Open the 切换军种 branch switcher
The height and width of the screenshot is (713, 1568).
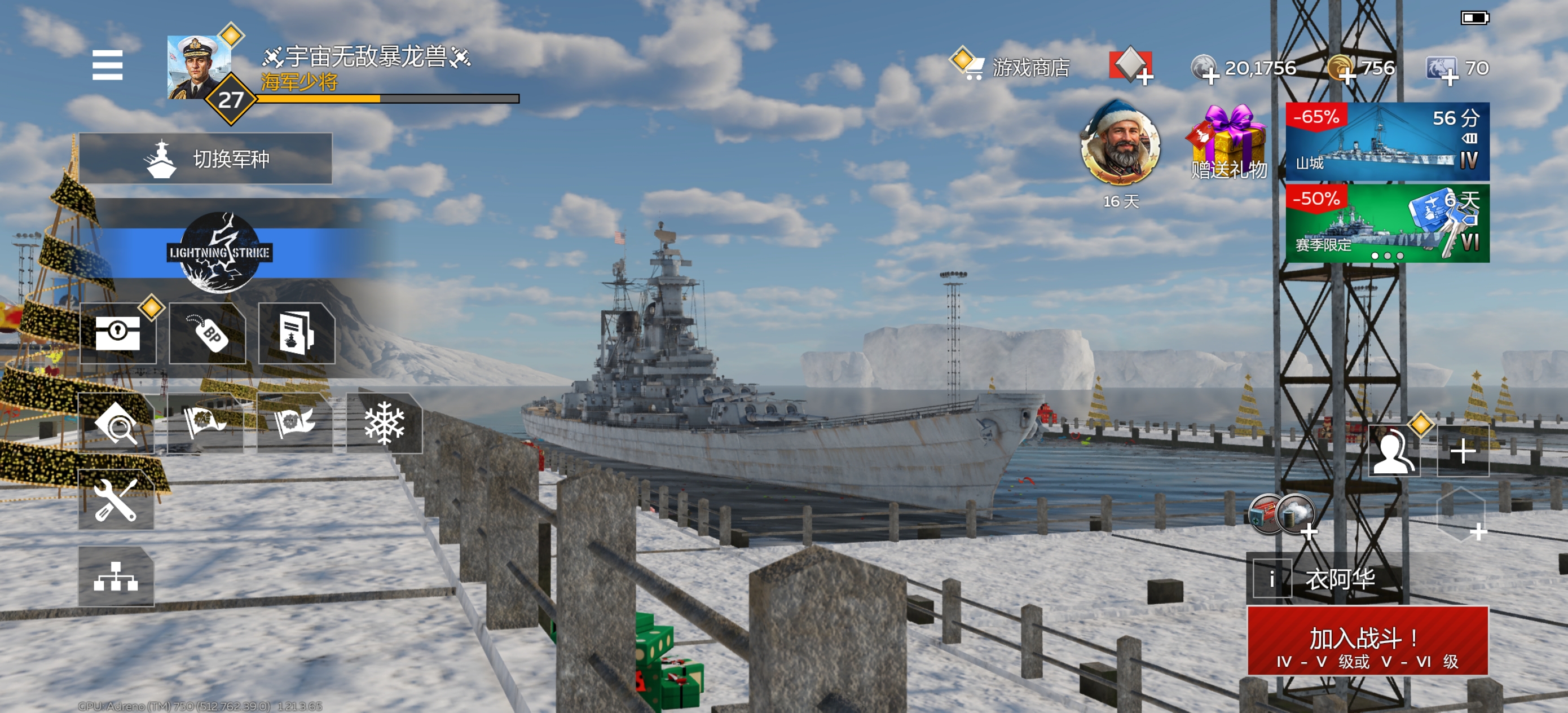tap(206, 159)
